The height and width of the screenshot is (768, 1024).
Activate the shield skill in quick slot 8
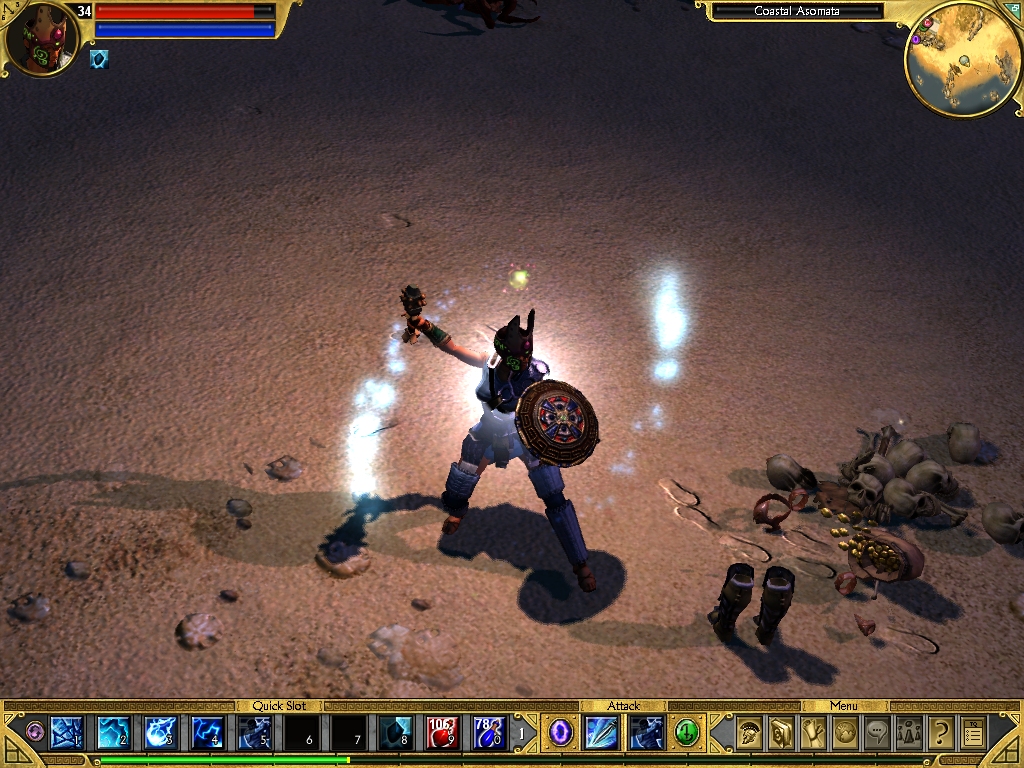coord(397,733)
